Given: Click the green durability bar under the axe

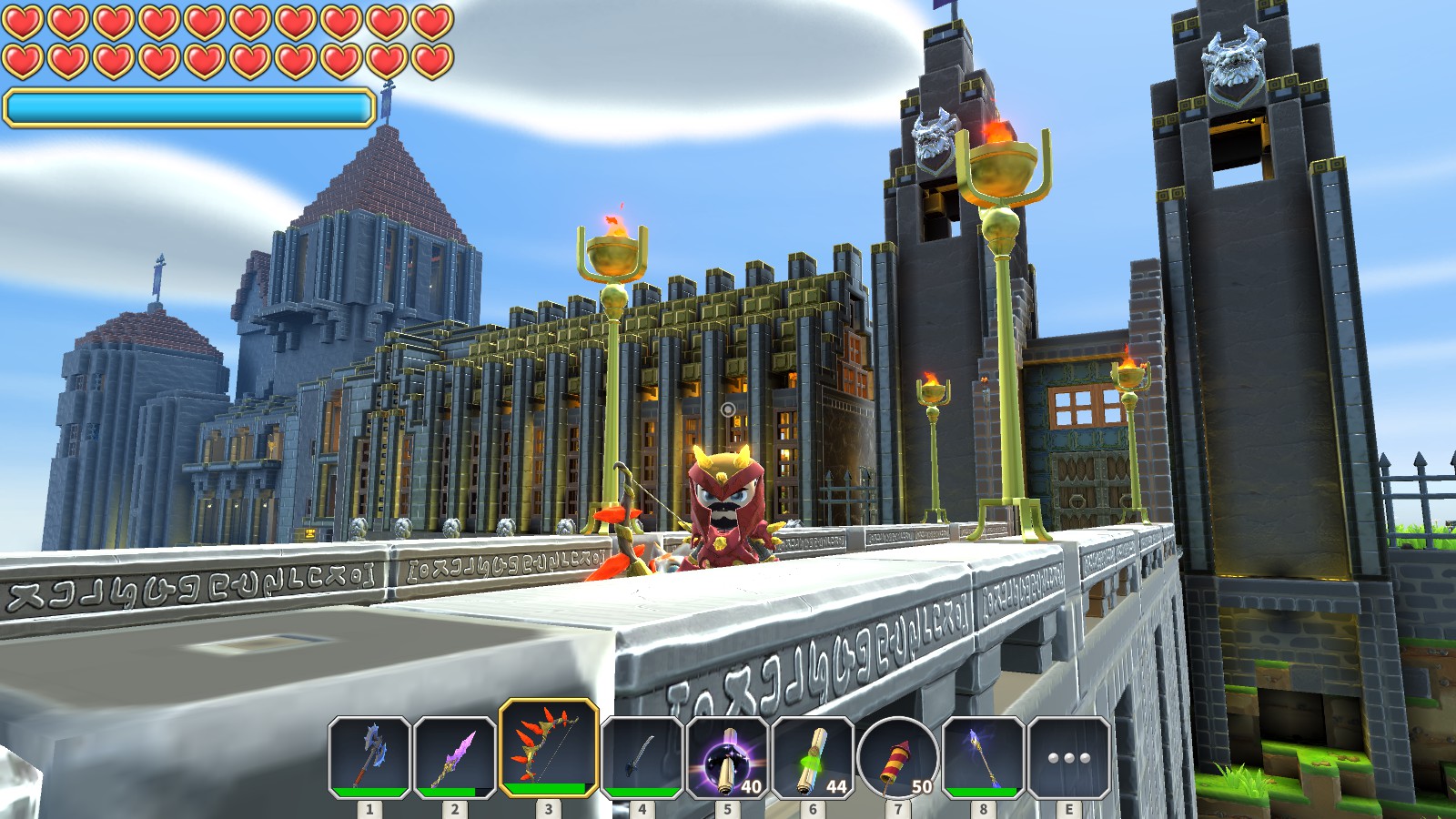Looking at the screenshot, I should coord(369,793).
